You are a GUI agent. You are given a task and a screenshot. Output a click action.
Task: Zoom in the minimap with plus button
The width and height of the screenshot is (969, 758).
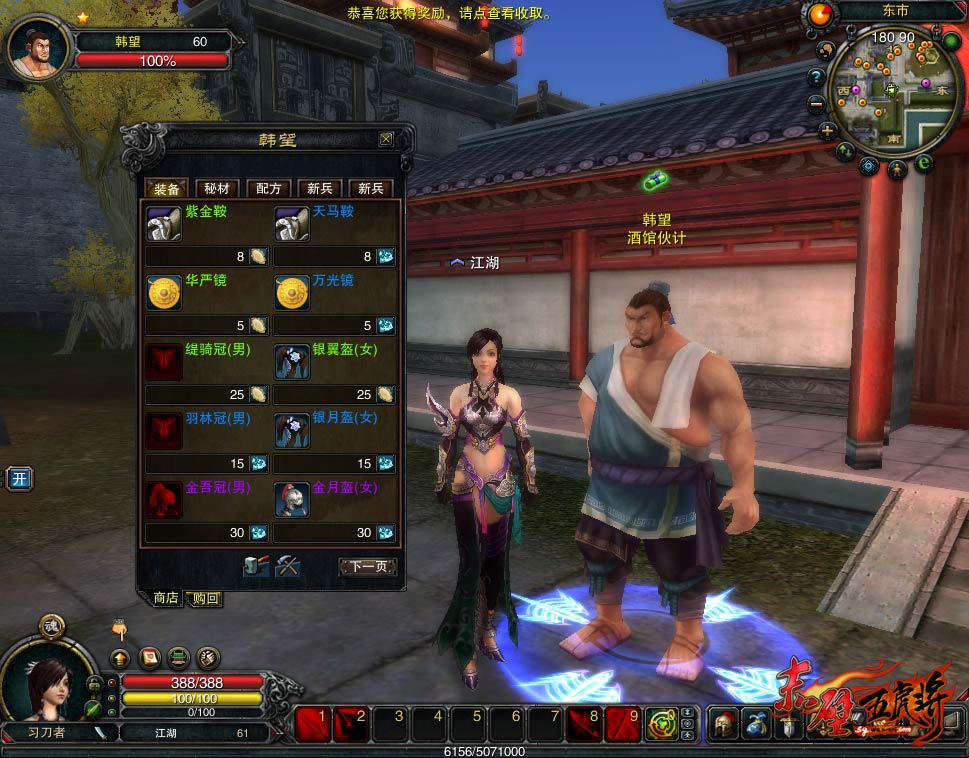tap(827, 131)
